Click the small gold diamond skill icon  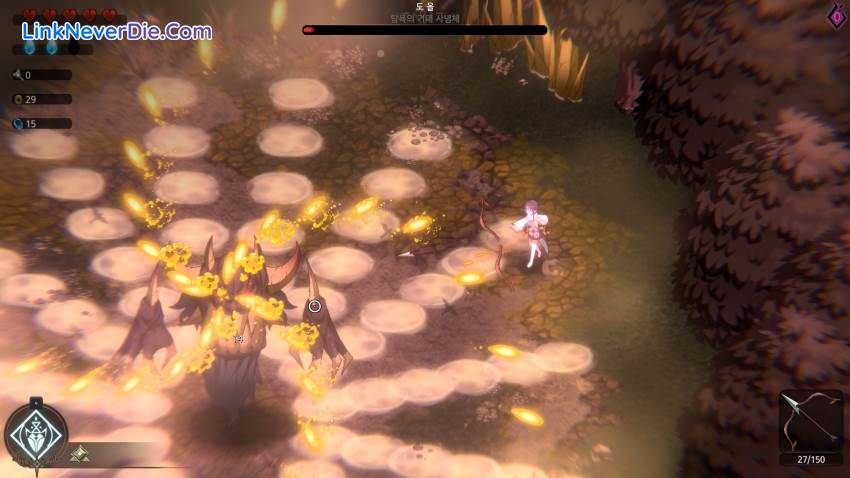[x=79, y=454]
